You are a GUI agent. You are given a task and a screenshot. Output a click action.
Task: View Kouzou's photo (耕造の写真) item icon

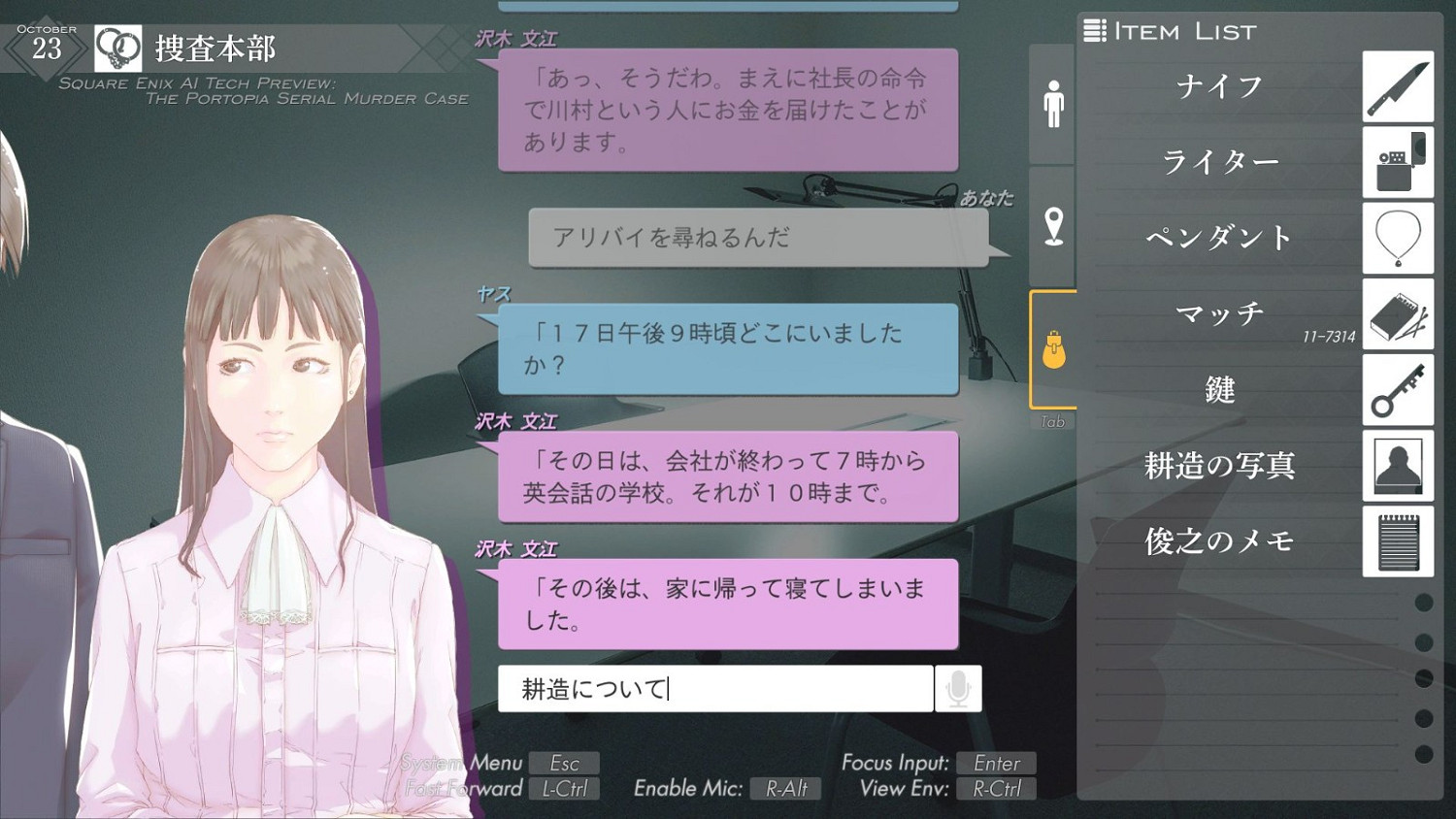[x=1398, y=466]
